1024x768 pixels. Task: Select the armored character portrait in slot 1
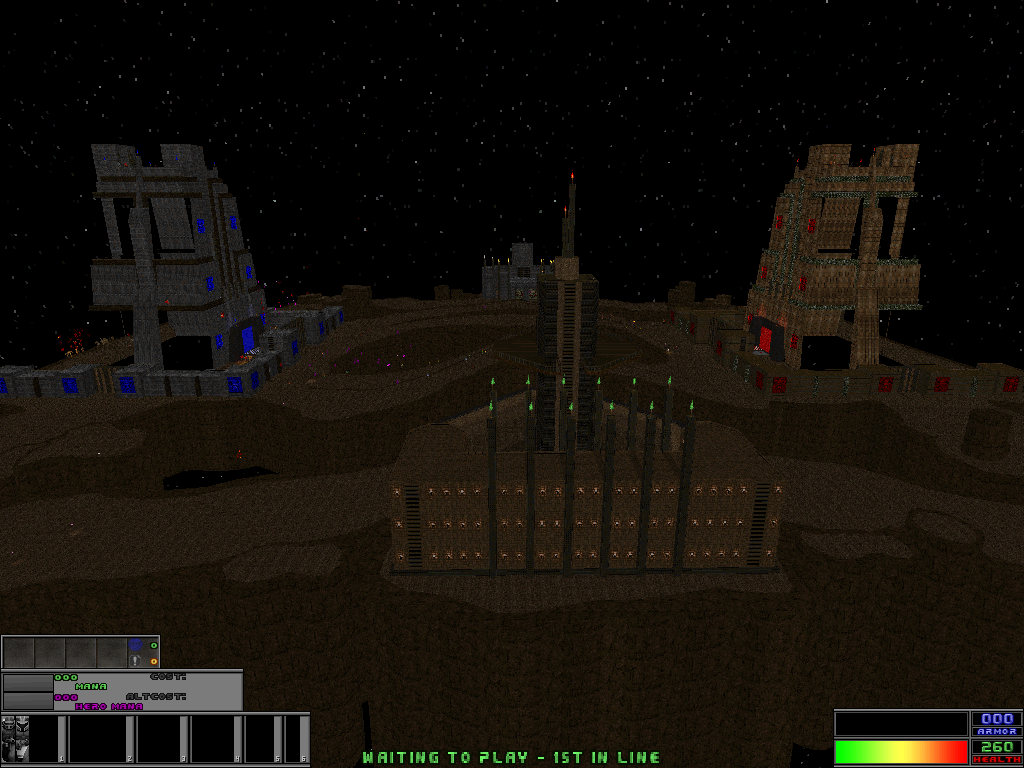(15, 739)
